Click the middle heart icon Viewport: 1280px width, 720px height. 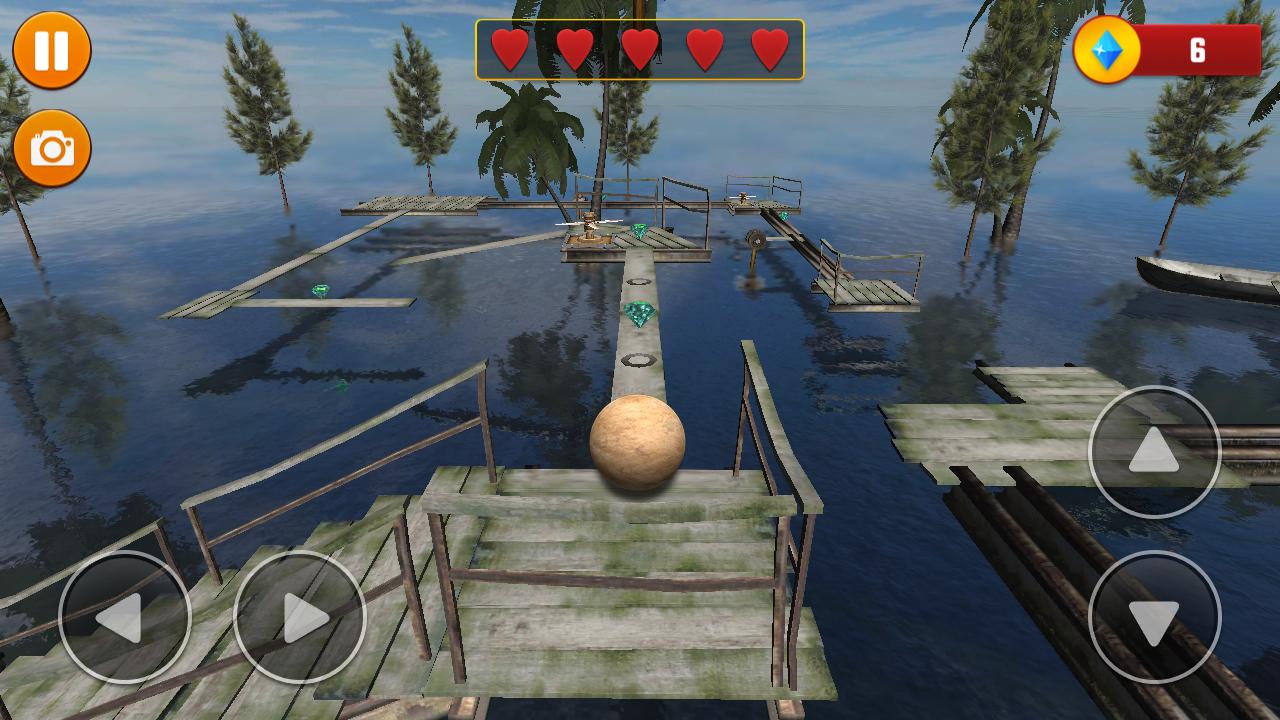(639, 46)
